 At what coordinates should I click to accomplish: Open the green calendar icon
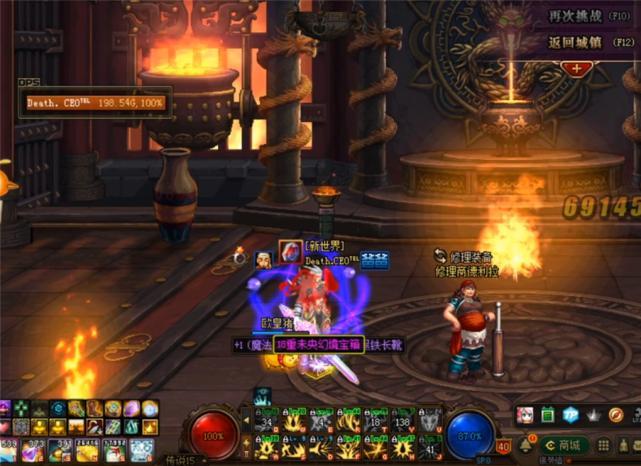[x=548, y=415]
